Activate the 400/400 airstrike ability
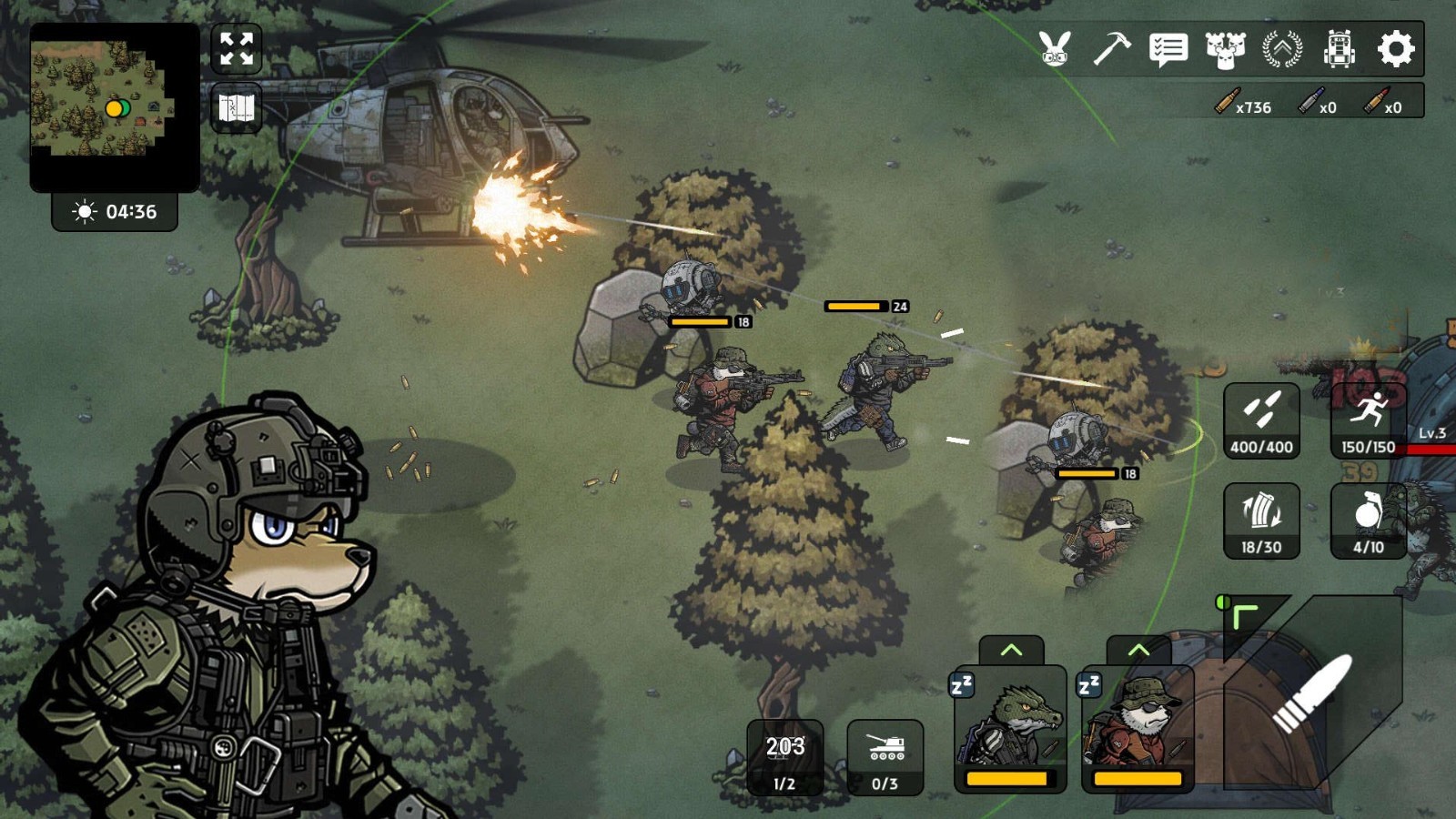 (x=1261, y=420)
